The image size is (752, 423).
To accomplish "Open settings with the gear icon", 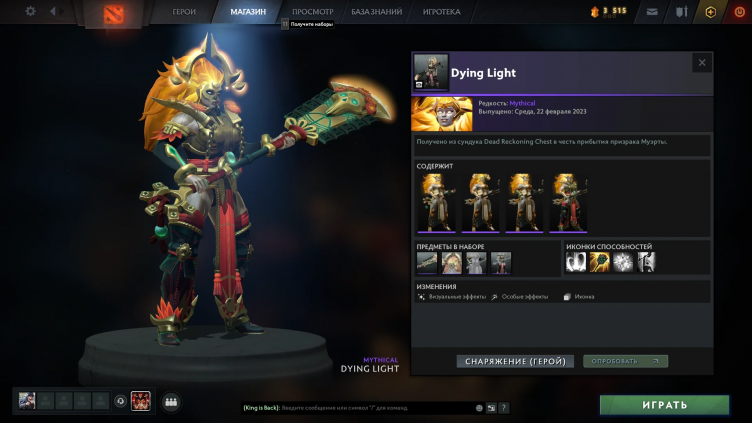I will pyautogui.click(x=30, y=12).
